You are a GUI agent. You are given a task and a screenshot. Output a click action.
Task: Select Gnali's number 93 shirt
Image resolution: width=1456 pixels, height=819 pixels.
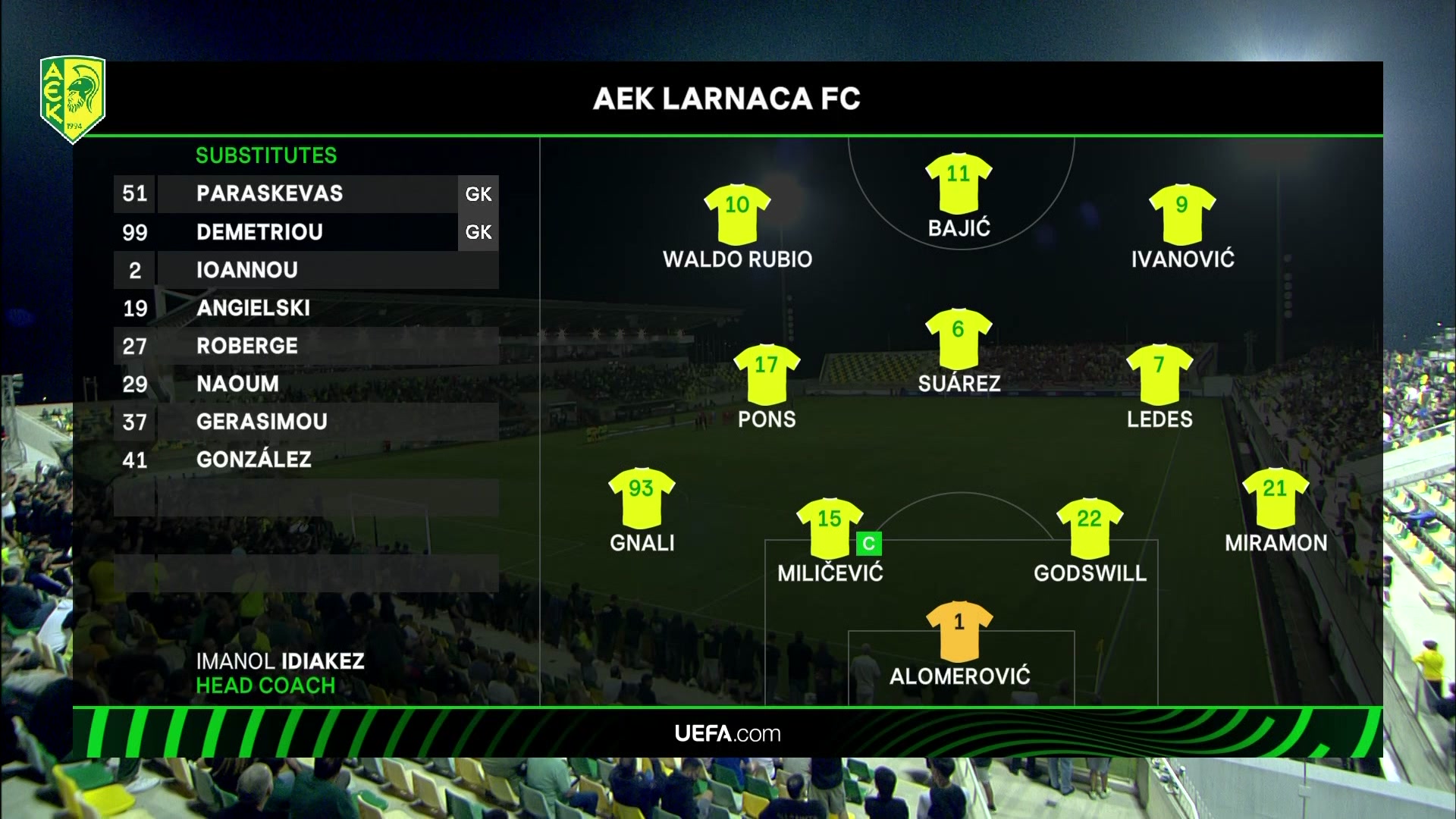[642, 497]
